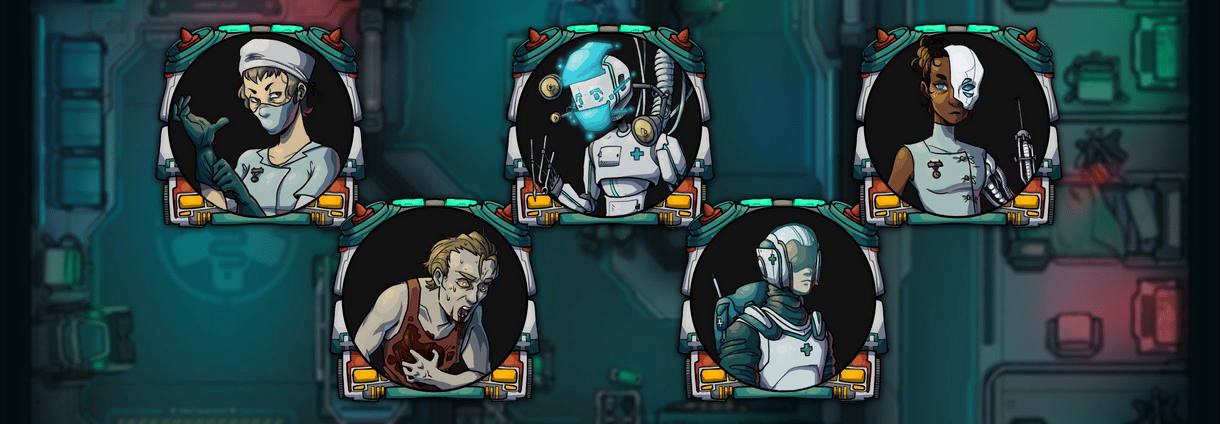This screenshot has height=424, width=1220.
Task: Pick the half-masked cyborg with syringe
Action: 955,125
